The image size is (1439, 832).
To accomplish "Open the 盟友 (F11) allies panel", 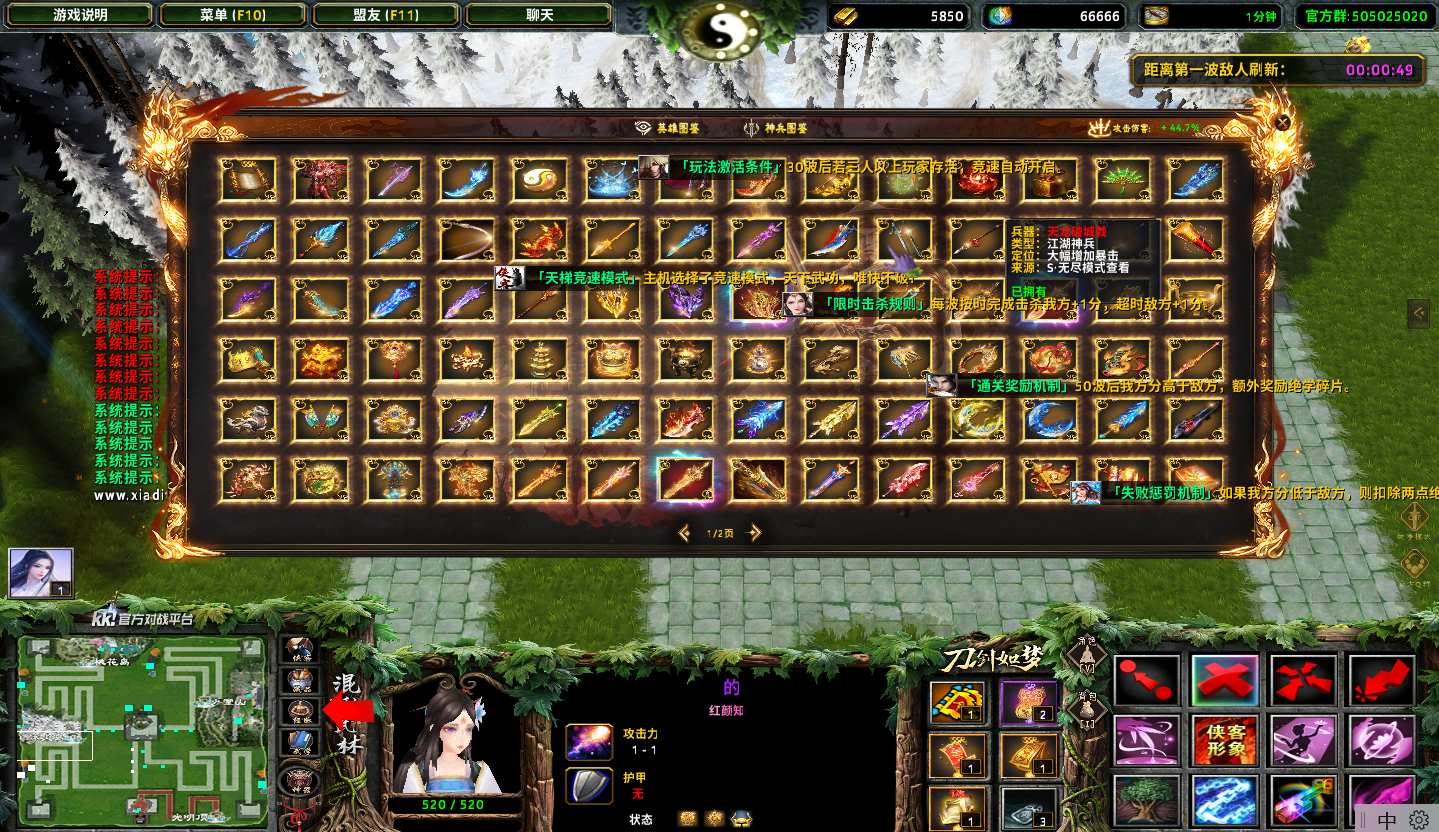I will tap(386, 16).
